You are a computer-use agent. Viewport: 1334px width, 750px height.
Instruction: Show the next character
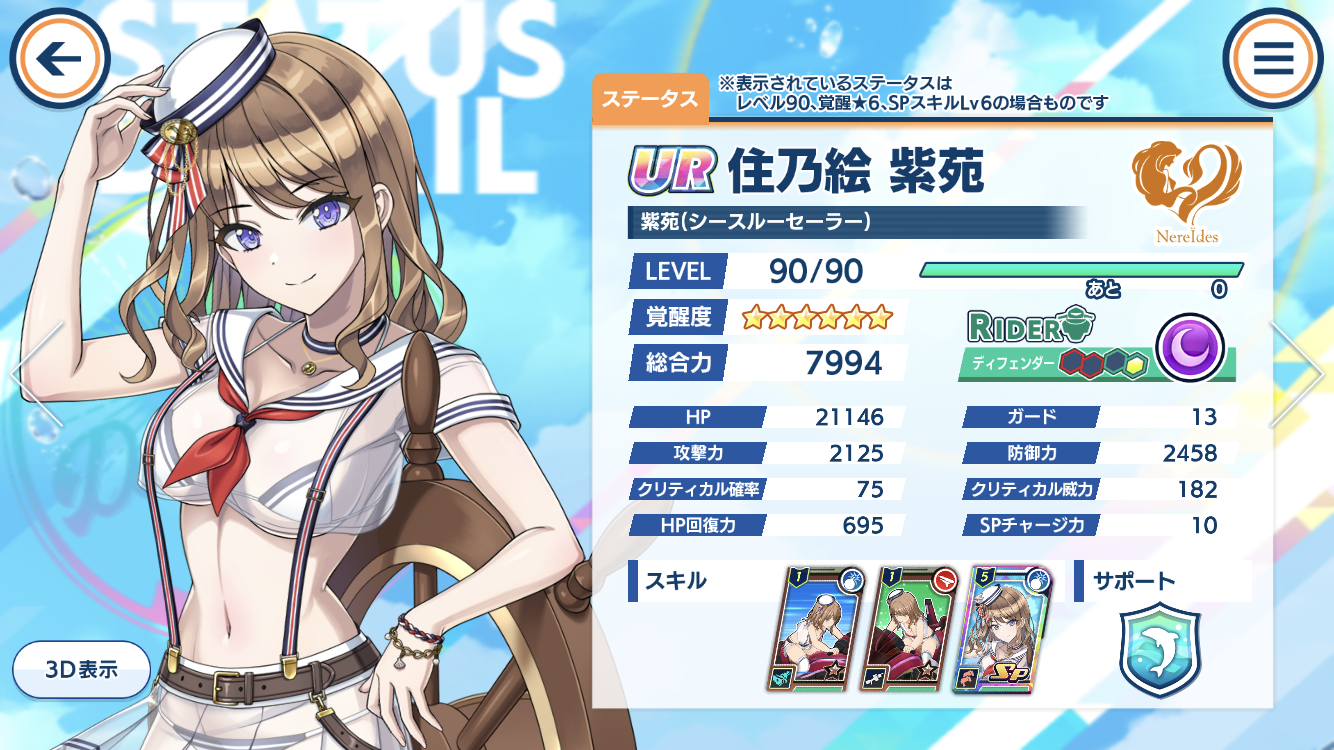1298,374
